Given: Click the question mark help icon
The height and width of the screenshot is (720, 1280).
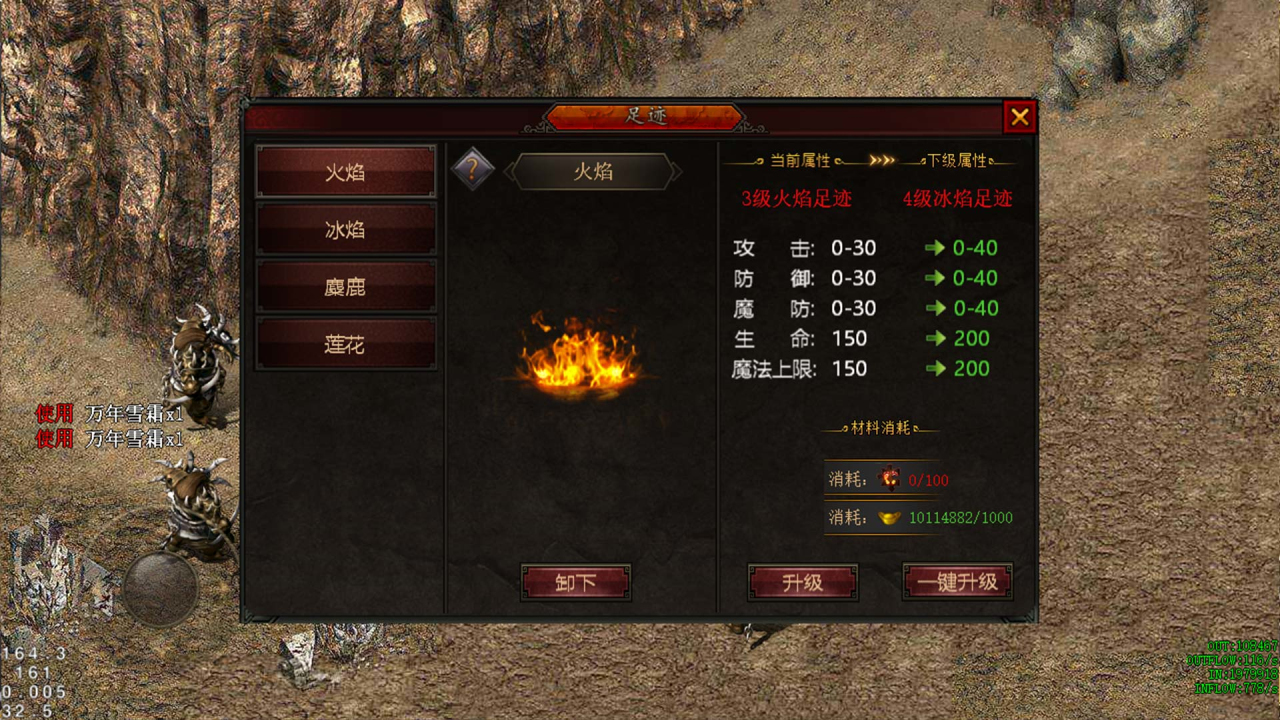Looking at the screenshot, I should [473, 170].
